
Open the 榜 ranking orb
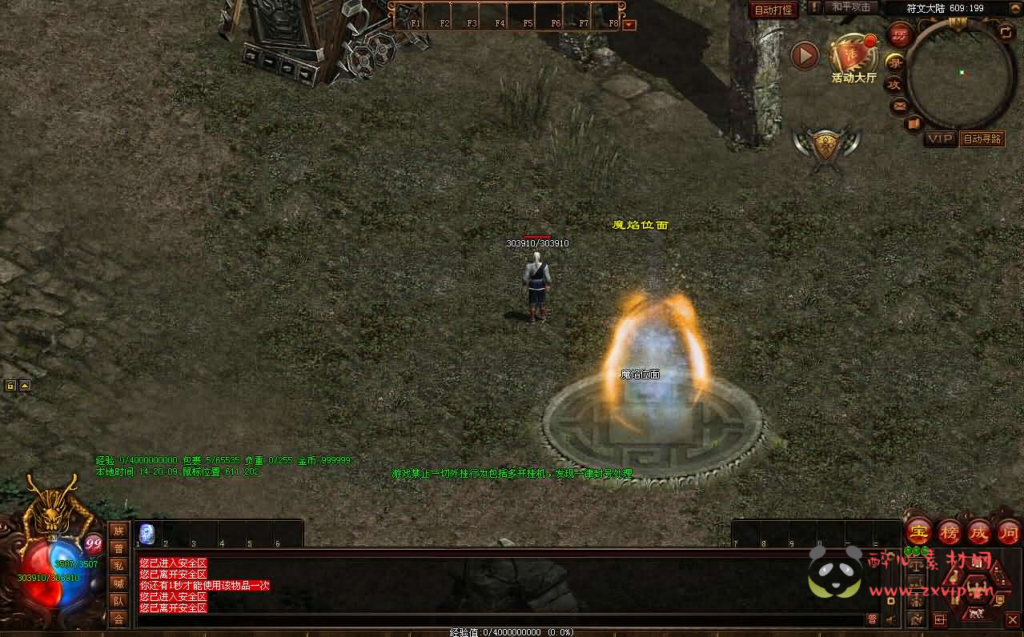948,531
